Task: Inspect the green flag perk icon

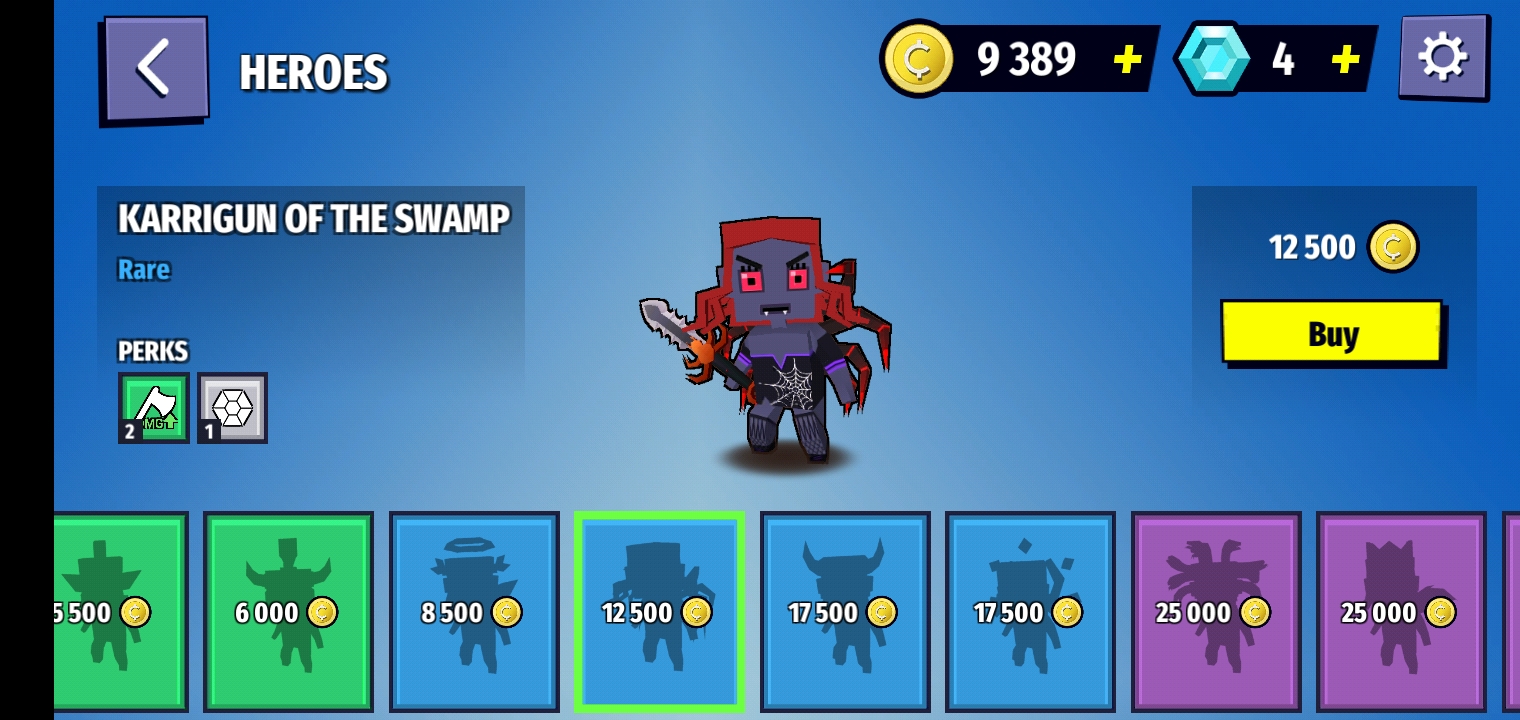Action: (x=153, y=407)
